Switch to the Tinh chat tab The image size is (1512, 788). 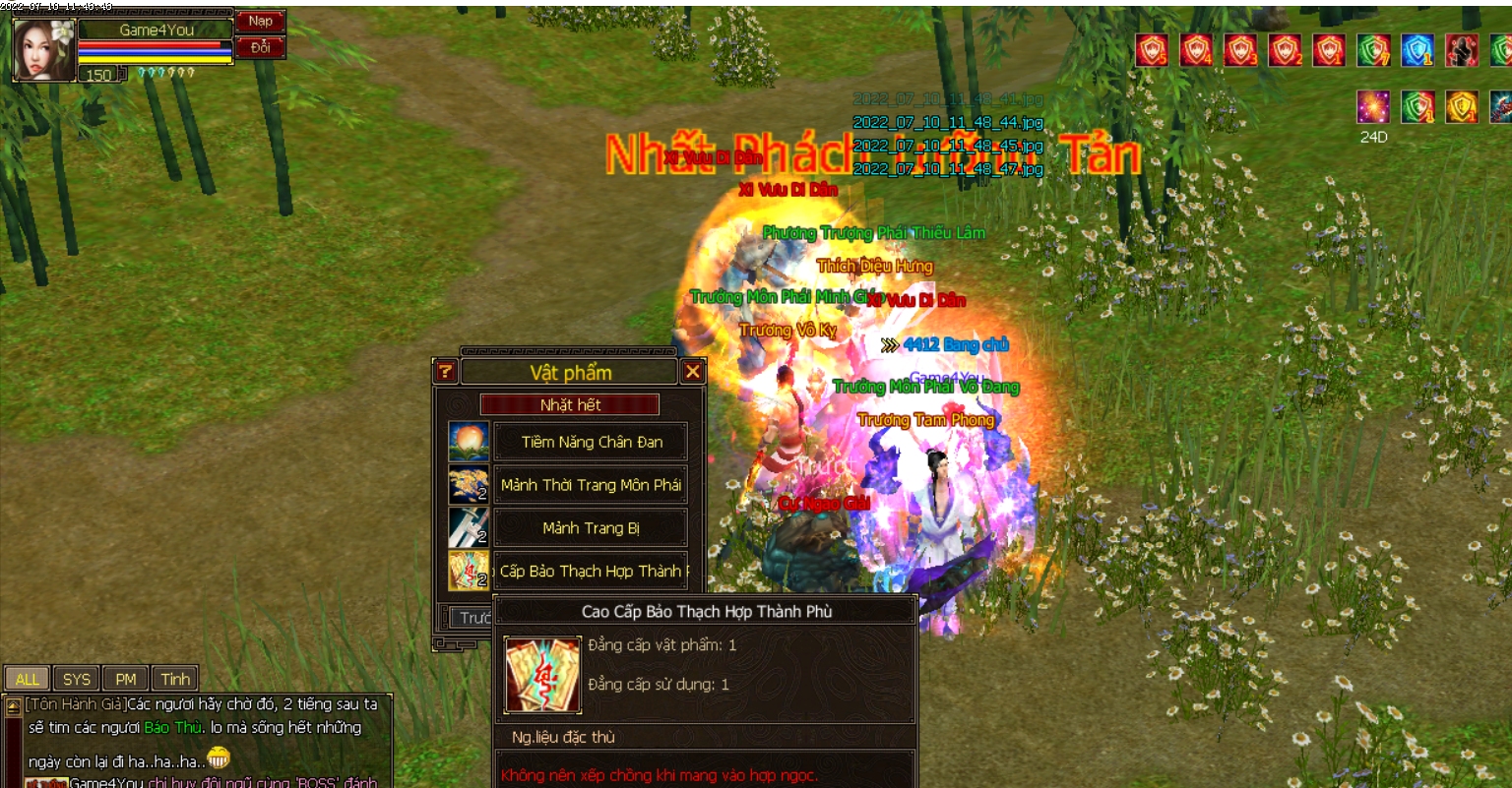(175, 679)
